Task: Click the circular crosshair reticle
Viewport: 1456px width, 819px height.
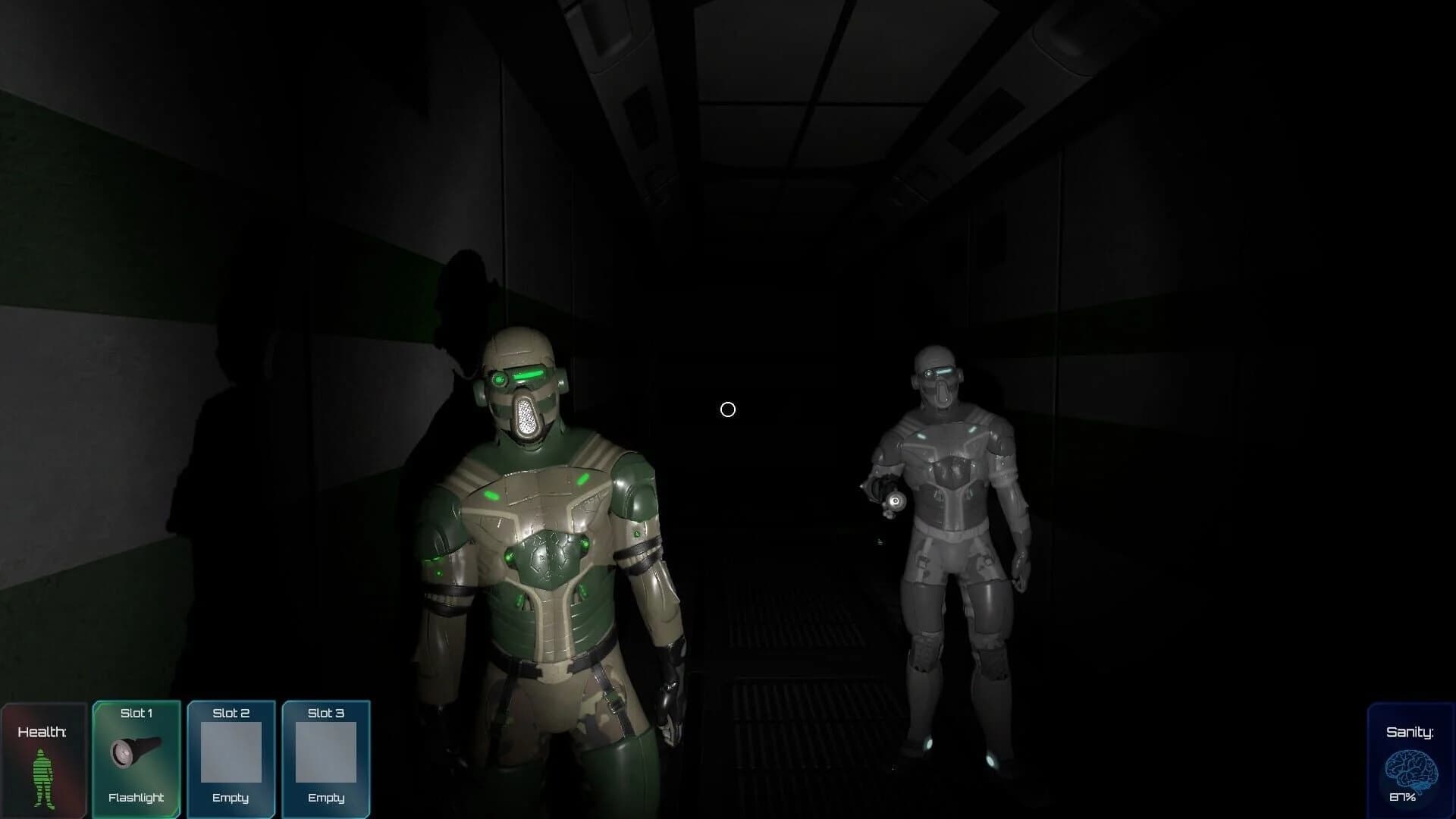Action: 728,409
